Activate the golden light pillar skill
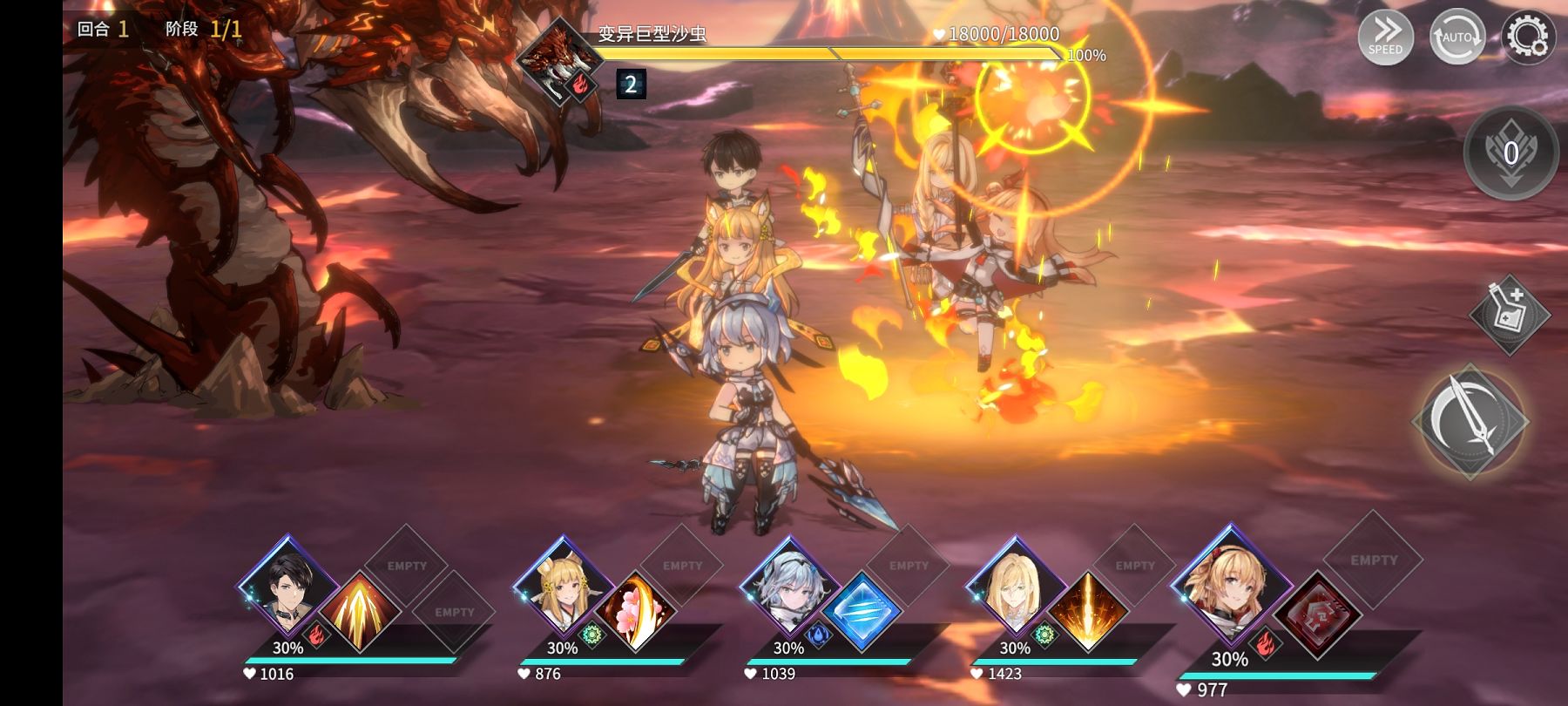 coord(1087,612)
